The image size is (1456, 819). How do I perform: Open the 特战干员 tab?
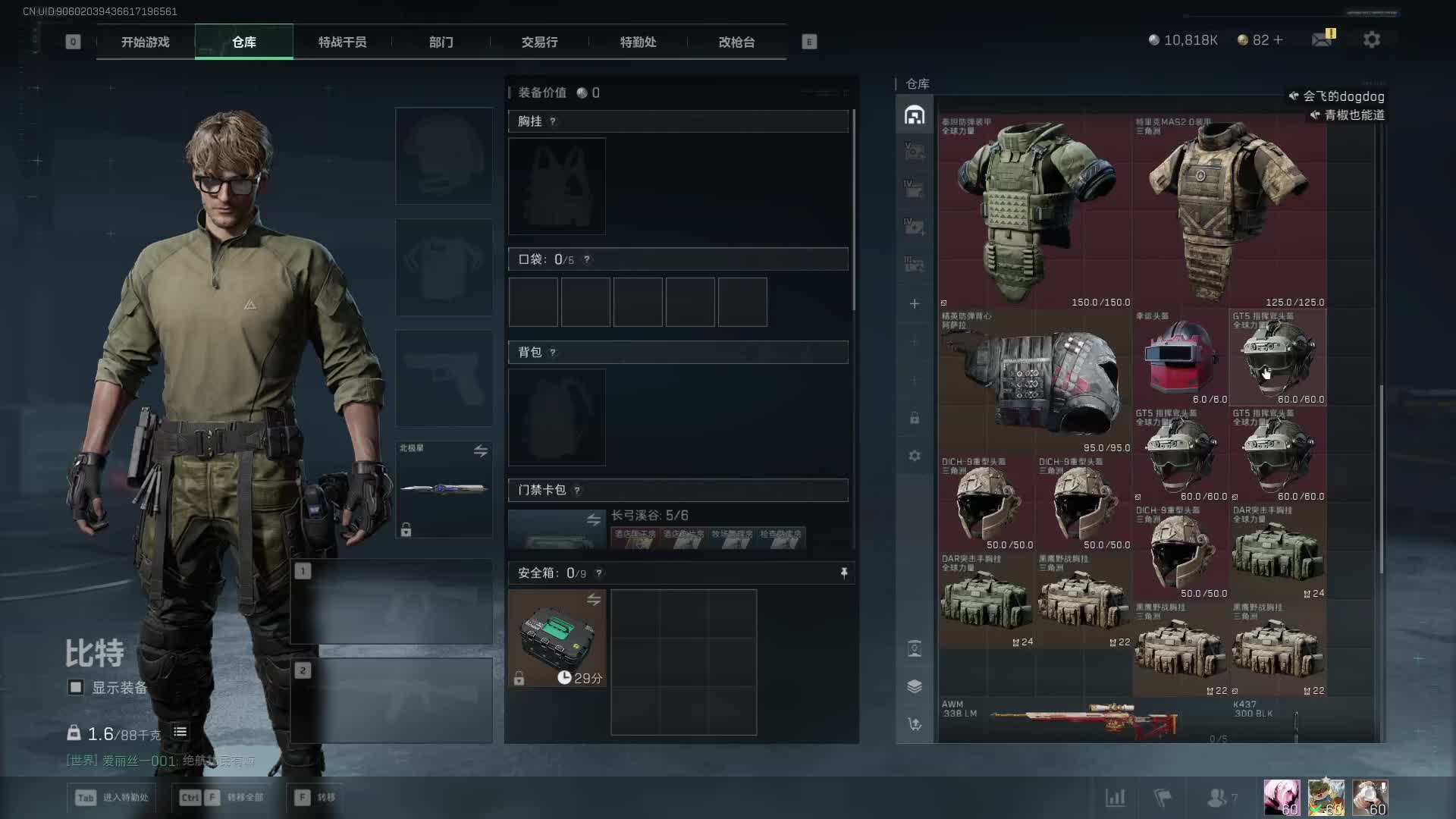[x=342, y=42]
